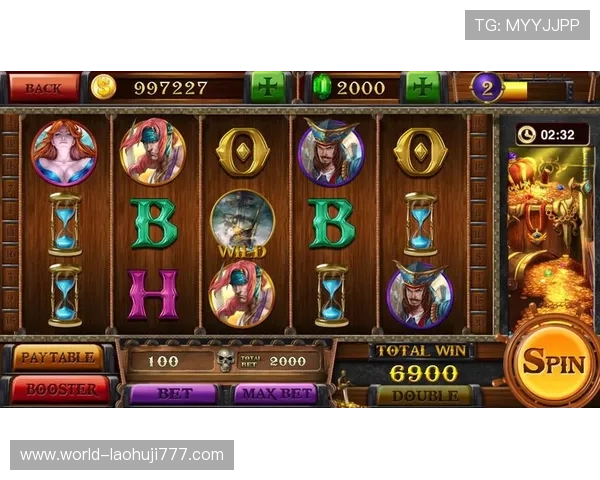Add coins with the plus beside the coin balance

coord(266,87)
